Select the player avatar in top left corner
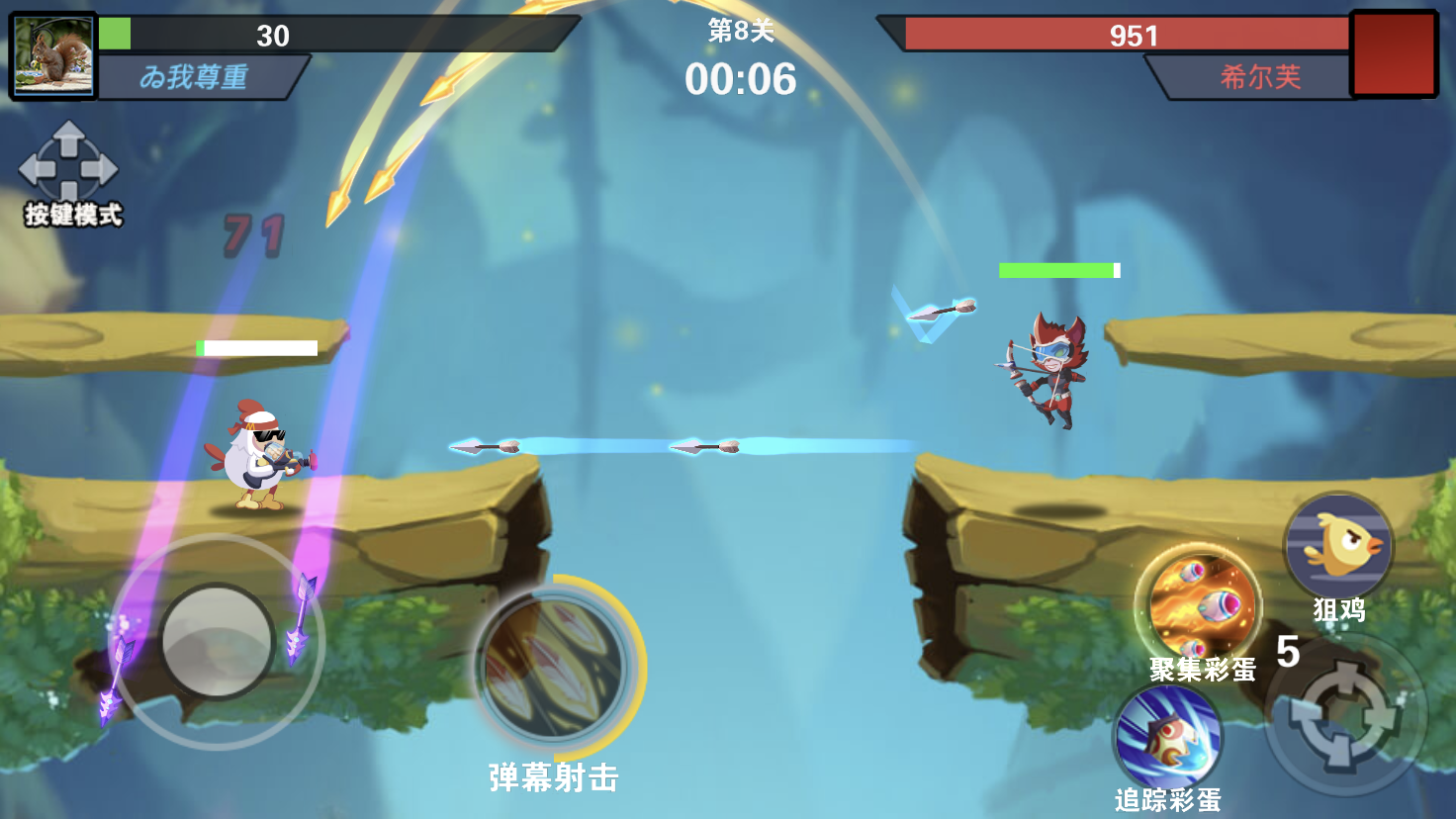 pyautogui.click(x=53, y=56)
